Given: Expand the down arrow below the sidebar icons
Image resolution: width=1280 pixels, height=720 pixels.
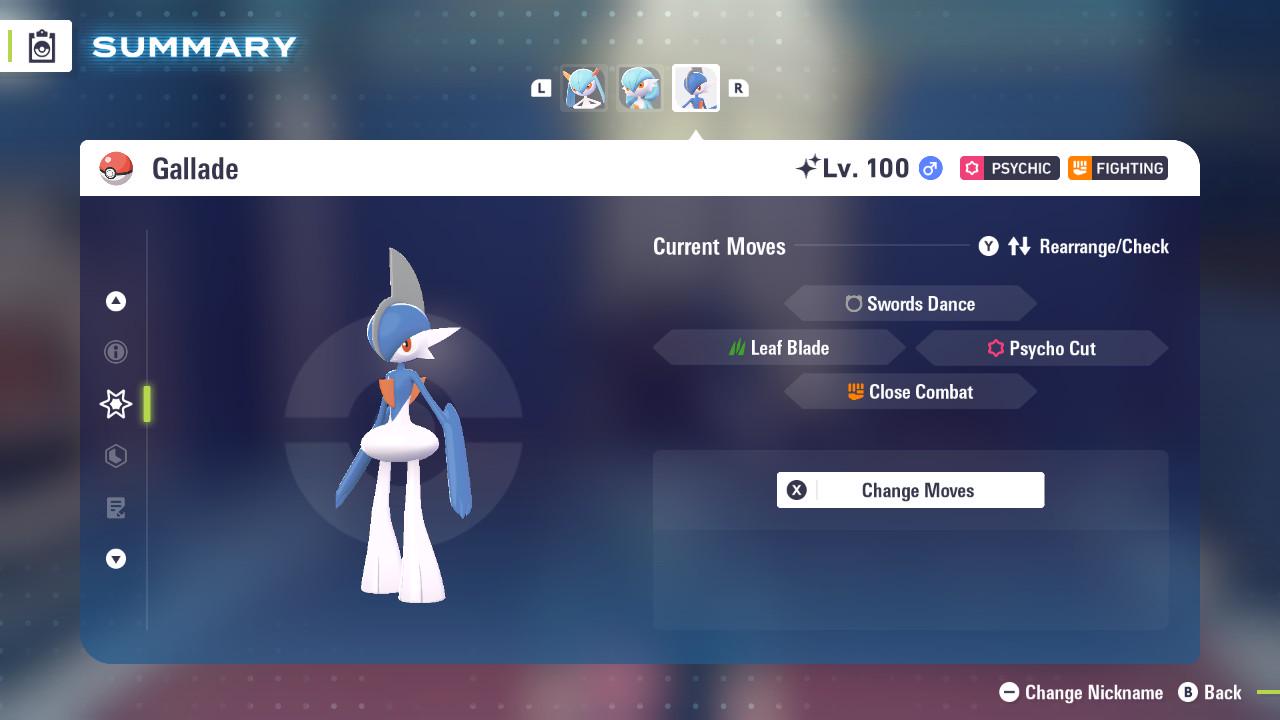Looking at the screenshot, I should click(116, 559).
